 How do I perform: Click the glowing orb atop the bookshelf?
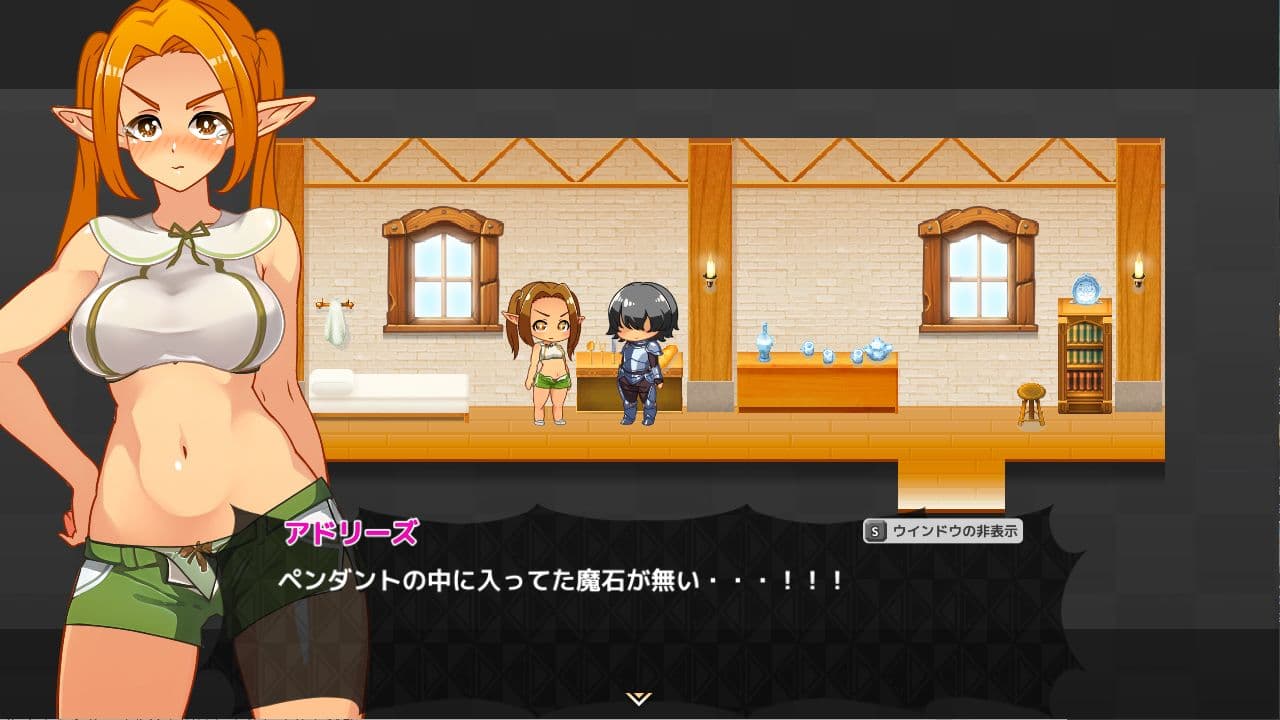coord(1085,289)
